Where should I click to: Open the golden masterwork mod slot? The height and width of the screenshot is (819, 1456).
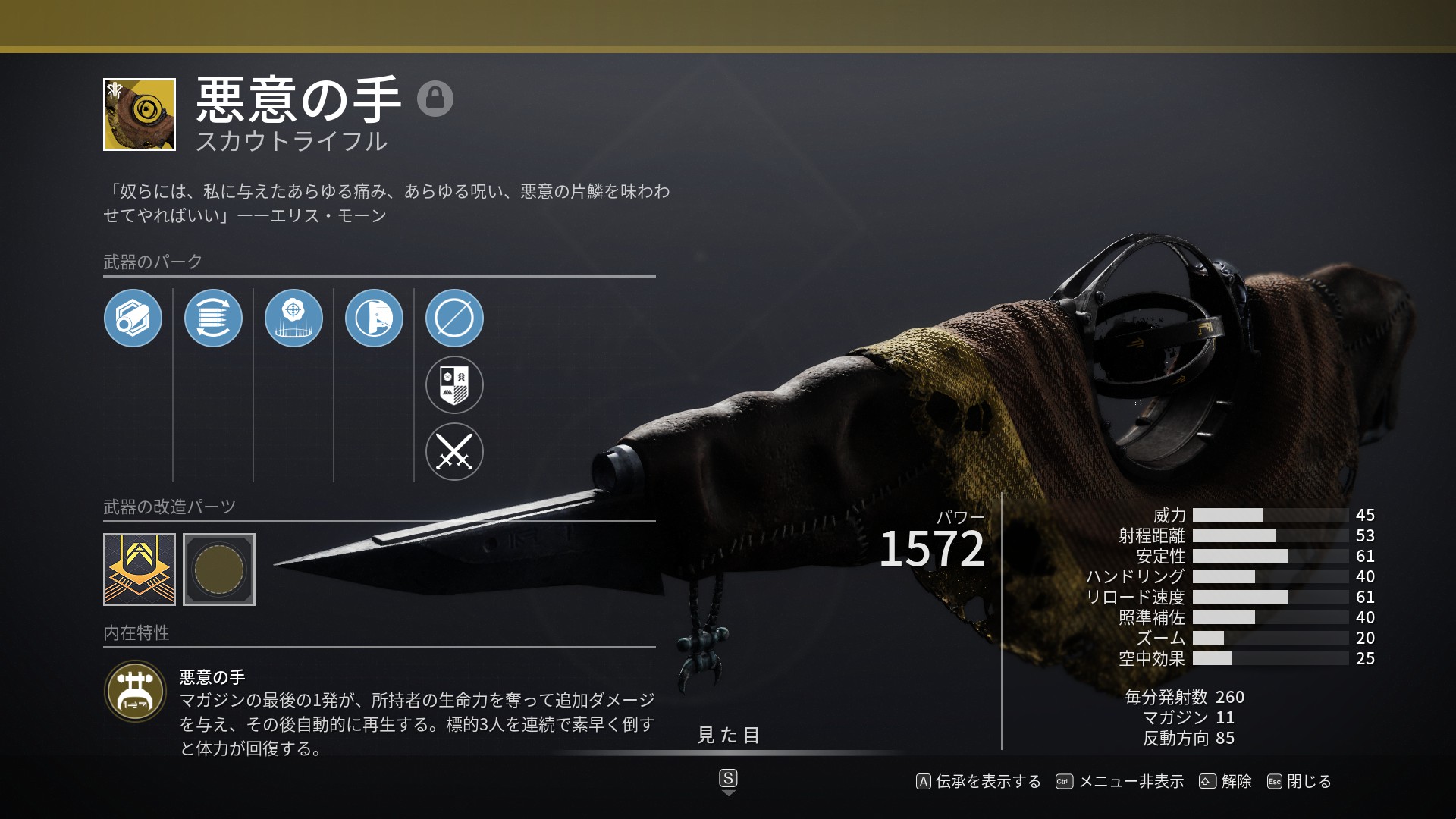pos(140,570)
